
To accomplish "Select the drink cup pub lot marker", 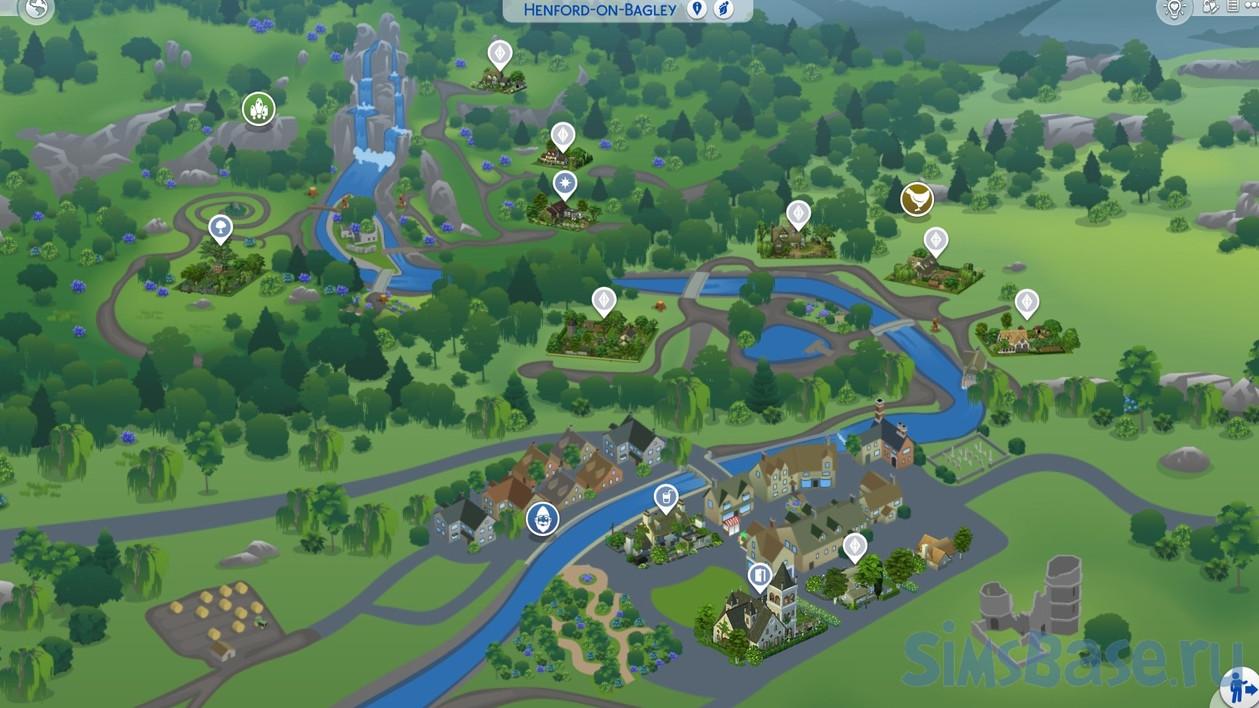I will pyautogui.click(x=665, y=497).
